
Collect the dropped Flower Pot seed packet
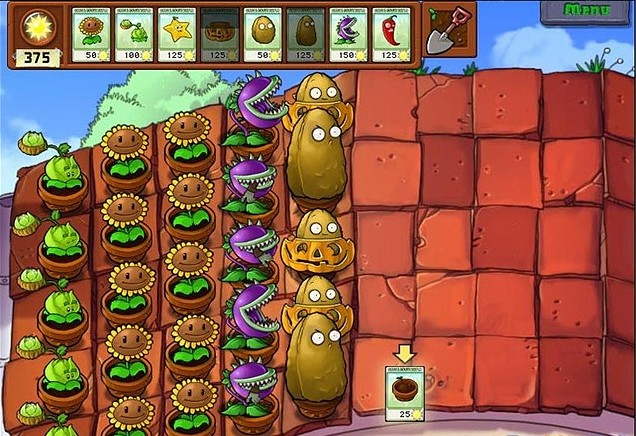point(405,391)
